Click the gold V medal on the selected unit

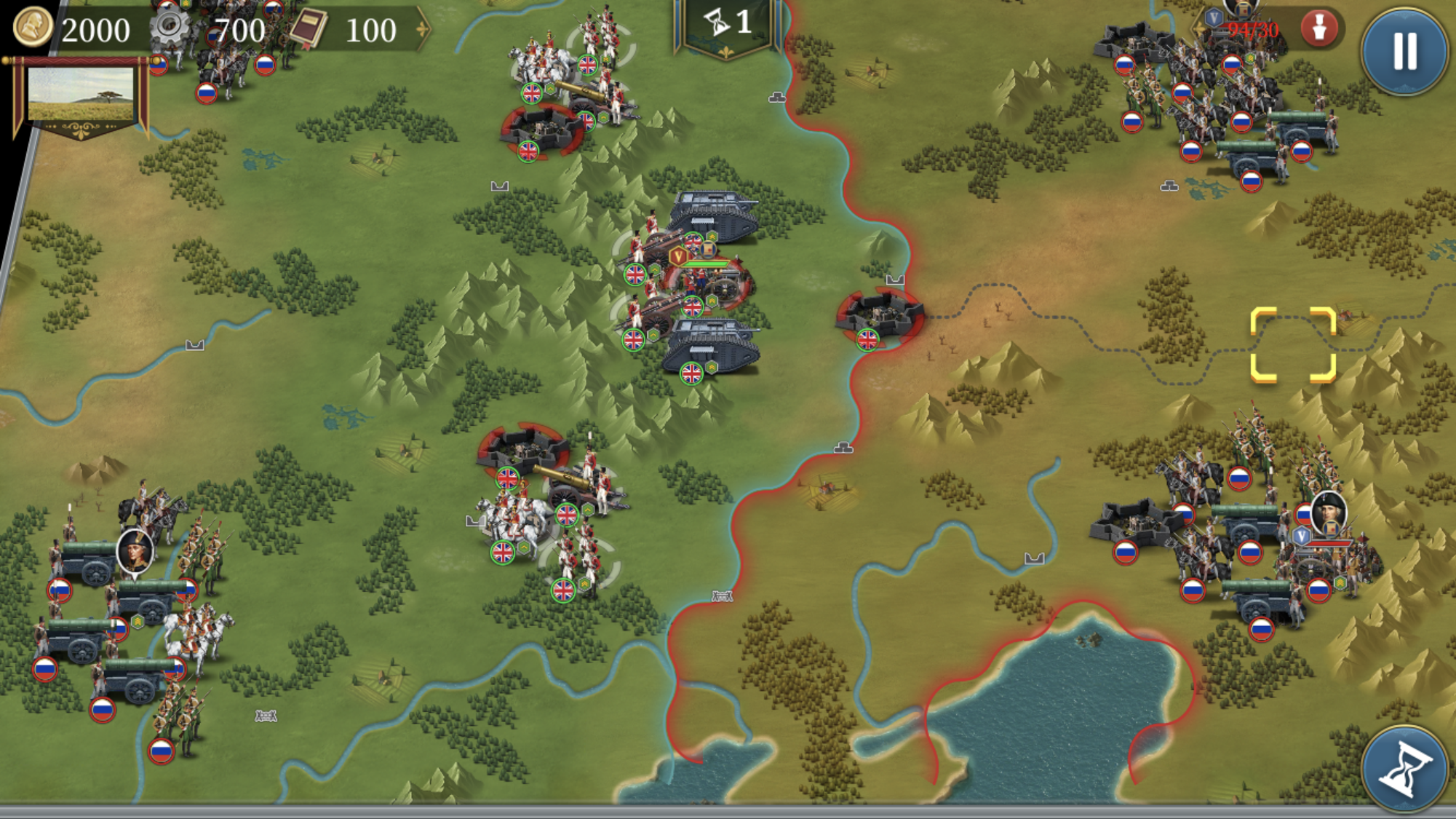680,257
